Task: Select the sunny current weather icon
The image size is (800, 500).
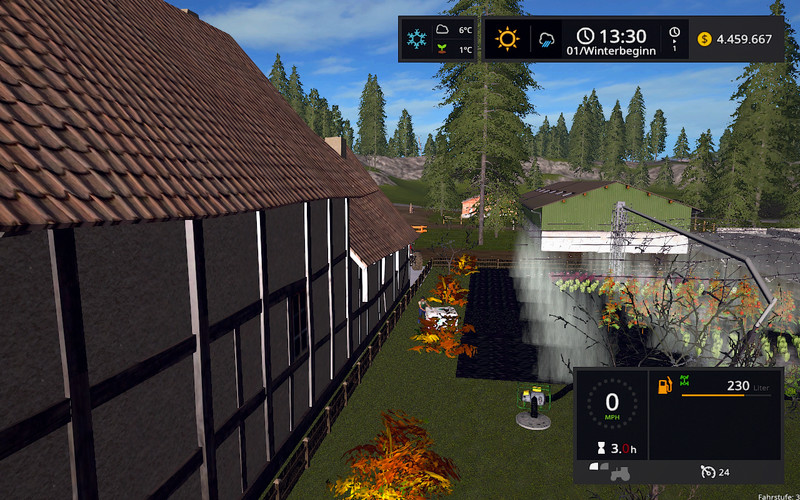Action: [x=508, y=40]
